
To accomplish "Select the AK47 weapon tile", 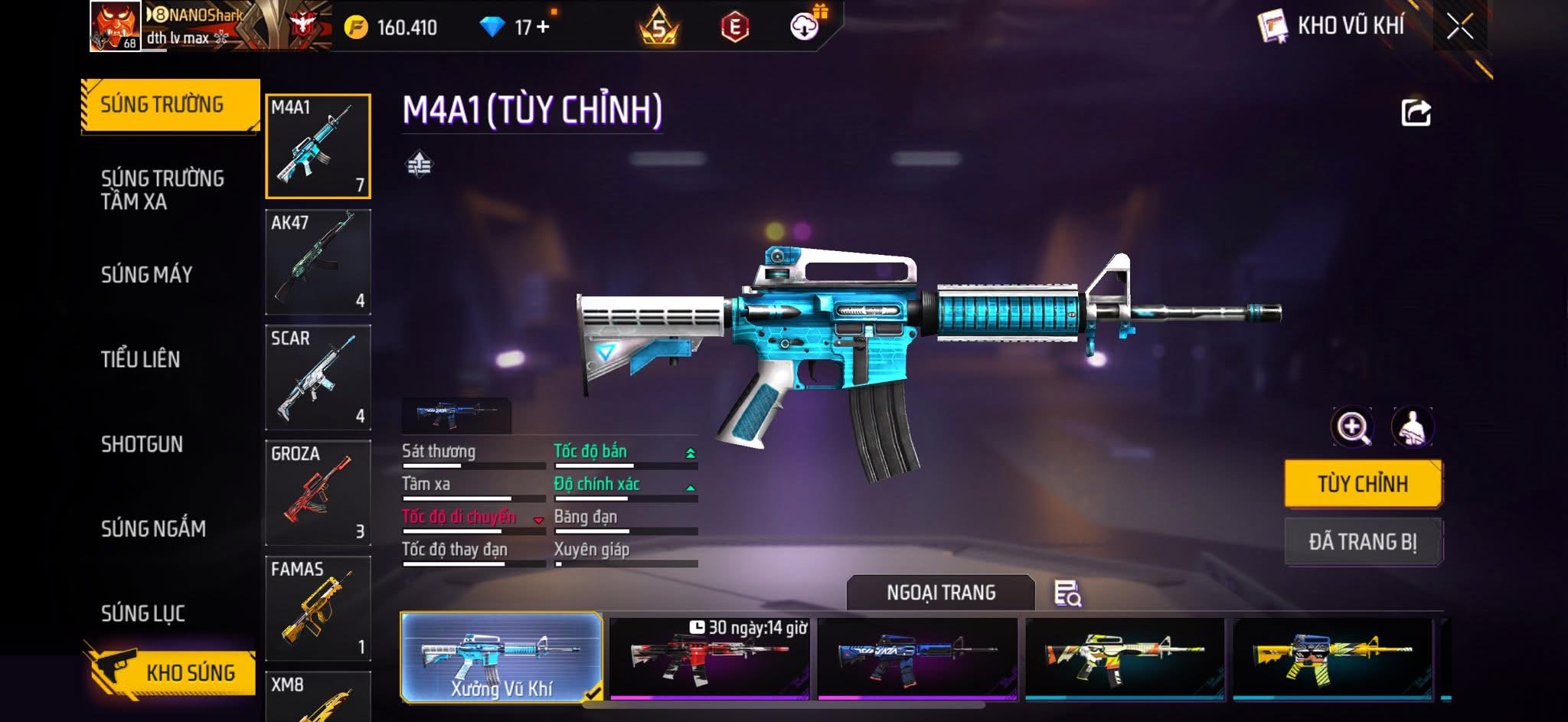I will click(x=318, y=262).
